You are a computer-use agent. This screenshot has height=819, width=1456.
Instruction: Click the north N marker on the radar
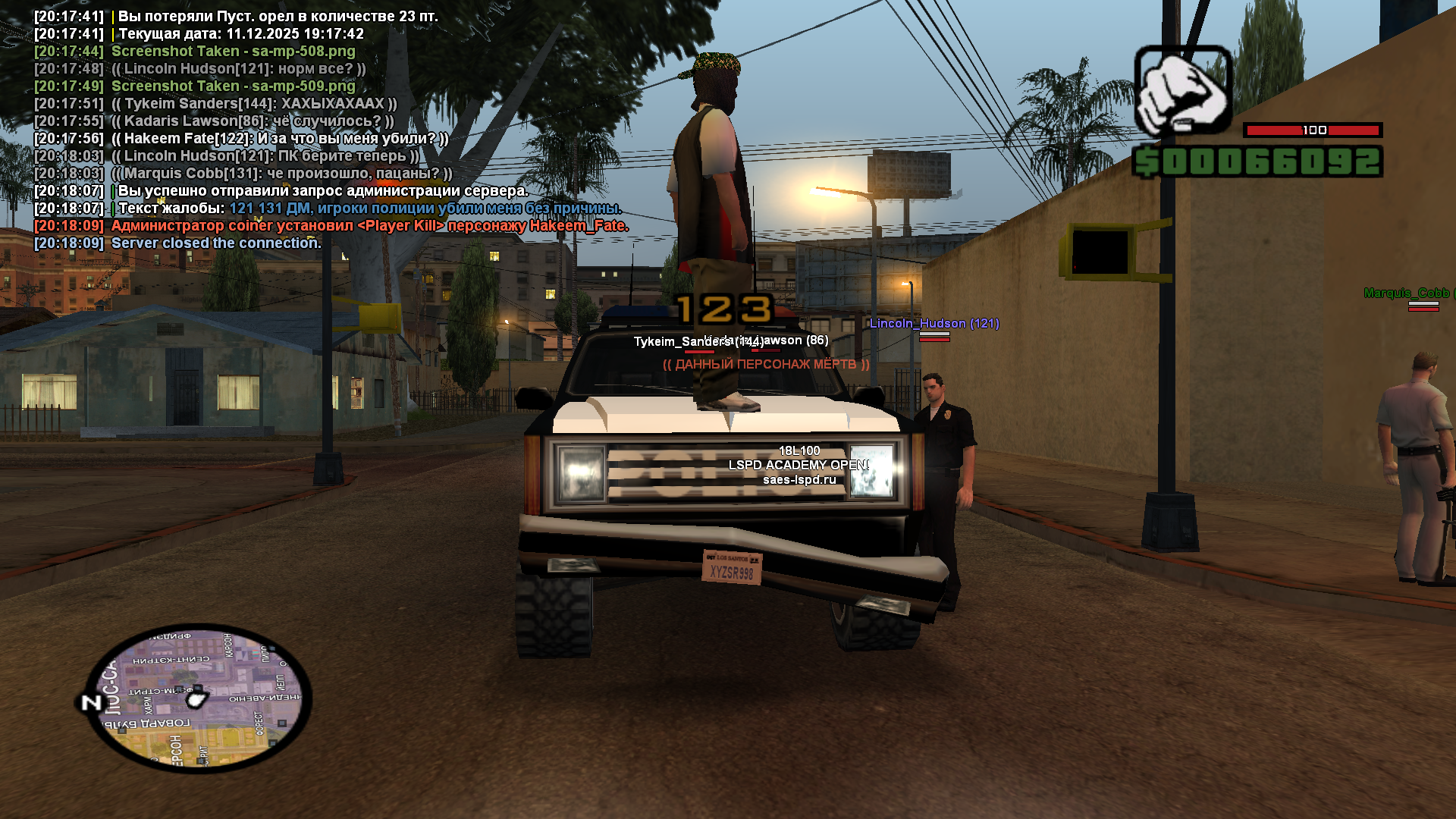pyautogui.click(x=91, y=703)
